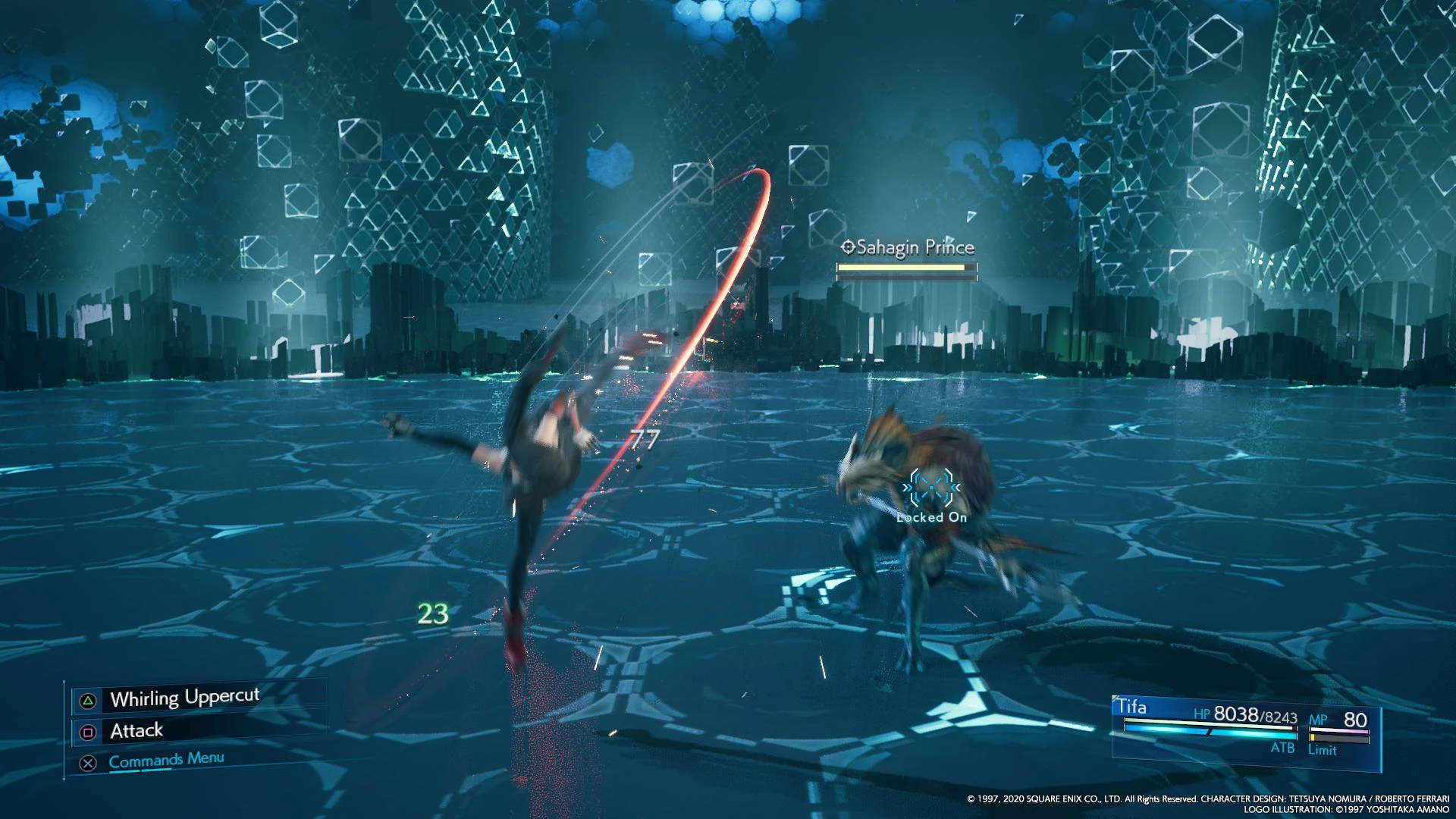The height and width of the screenshot is (819, 1456).
Task: Select the Attack entry in the command list
Action: click(x=136, y=730)
